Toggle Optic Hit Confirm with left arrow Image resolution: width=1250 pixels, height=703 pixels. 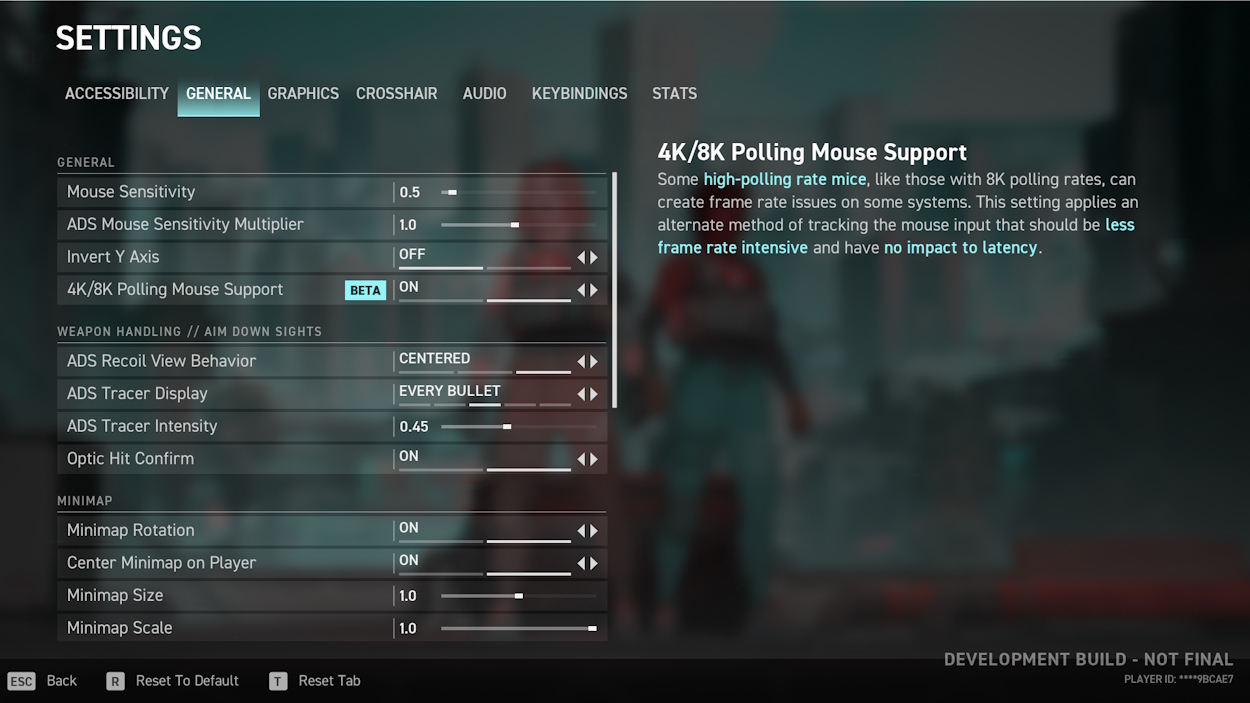tap(581, 460)
